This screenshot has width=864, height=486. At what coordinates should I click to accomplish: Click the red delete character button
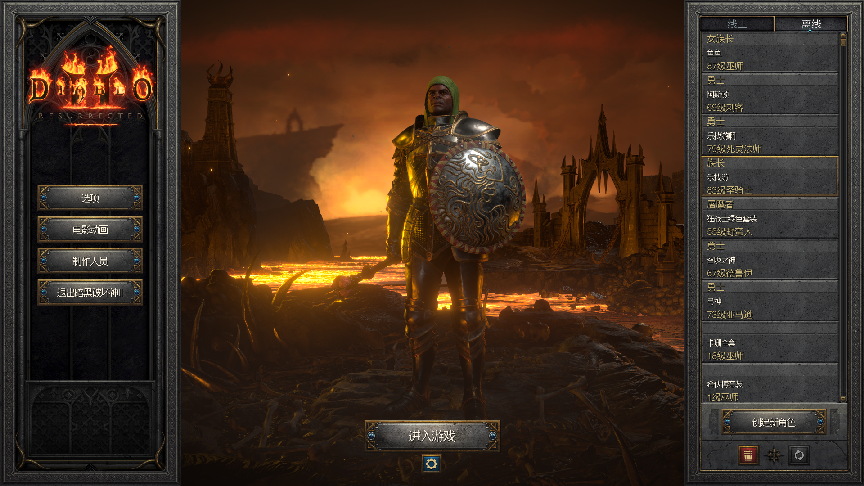pyautogui.click(x=746, y=455)
